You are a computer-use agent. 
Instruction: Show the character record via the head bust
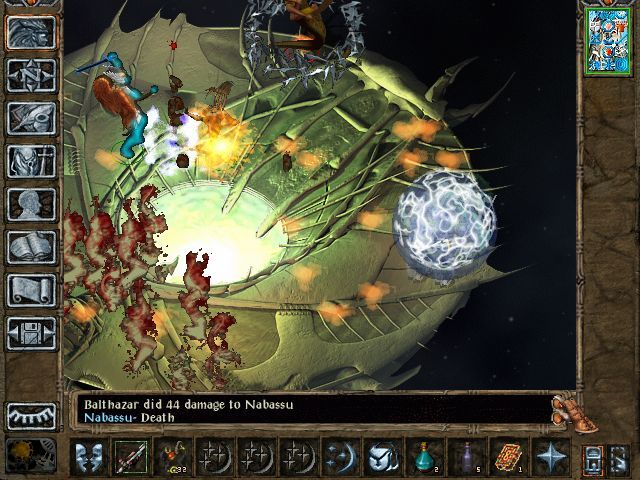click(x=31, y=204)
